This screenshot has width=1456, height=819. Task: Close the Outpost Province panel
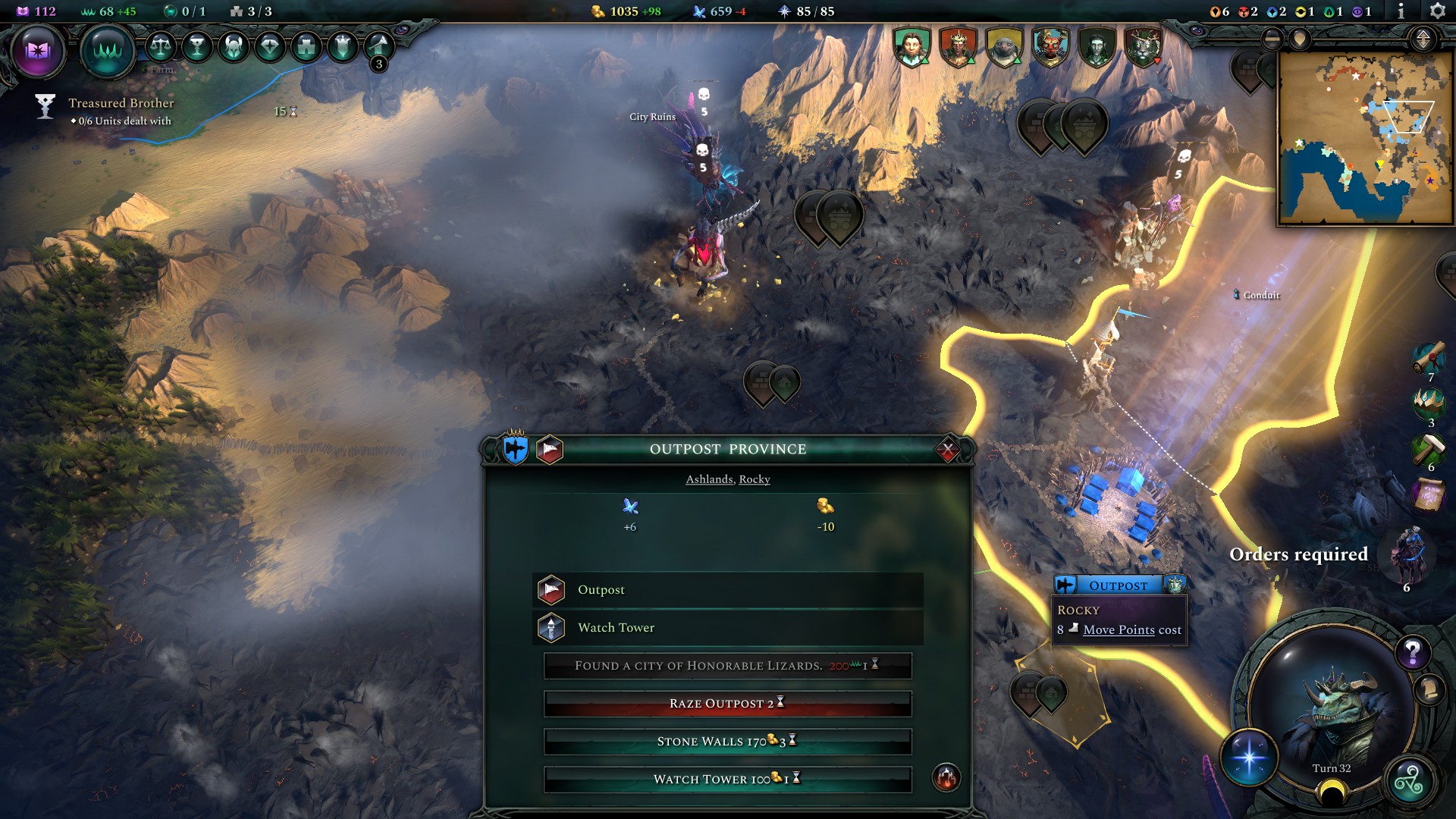pos(946,448)
